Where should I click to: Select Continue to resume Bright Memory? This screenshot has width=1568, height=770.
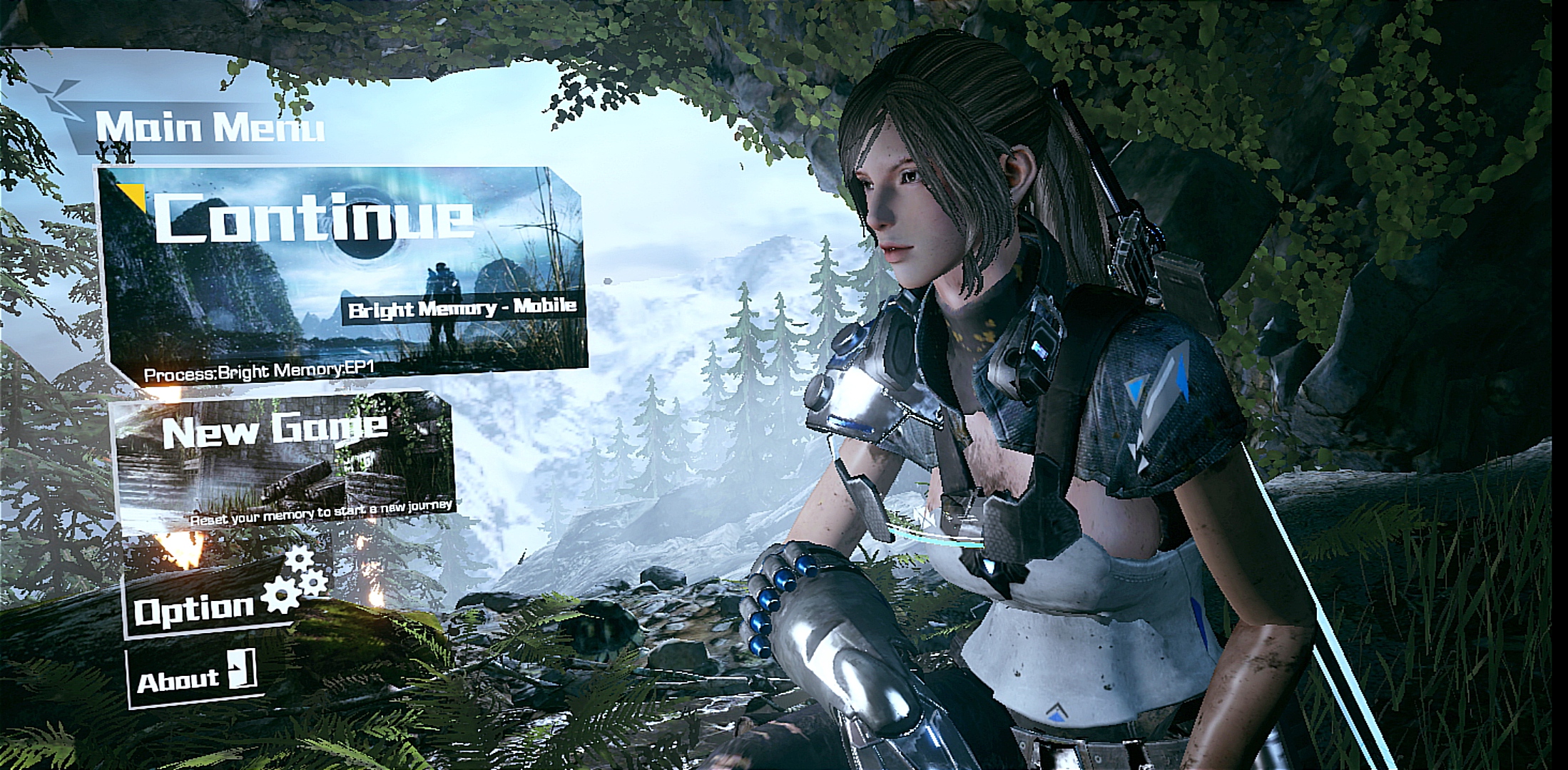342,271
